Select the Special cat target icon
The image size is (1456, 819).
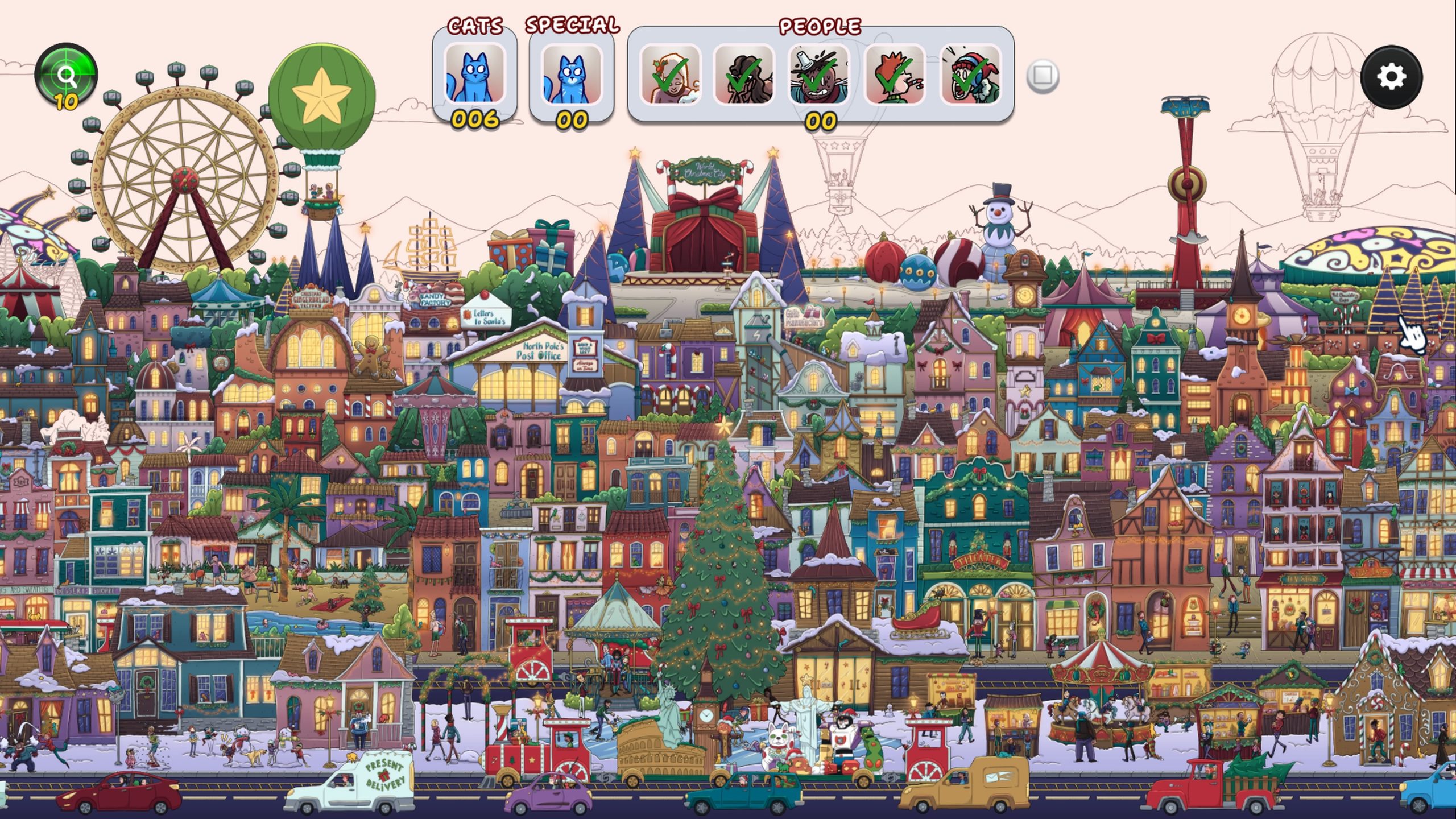pos(571,75)
